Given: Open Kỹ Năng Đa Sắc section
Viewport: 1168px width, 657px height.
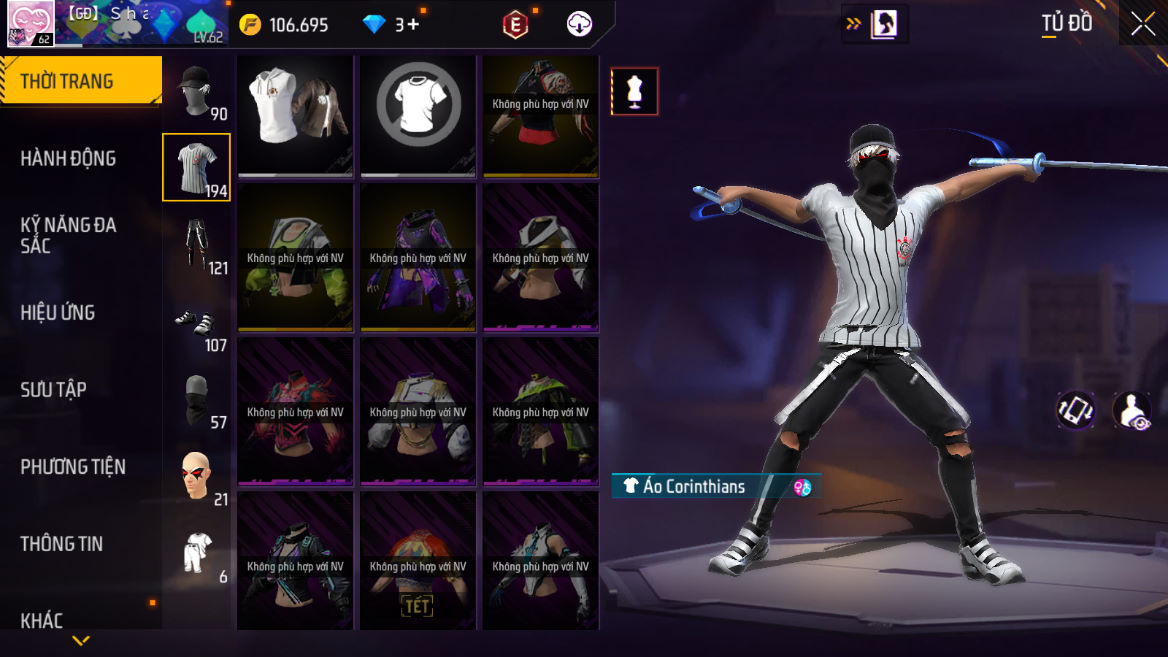Looking at the screenshot, I should [68, 235].
